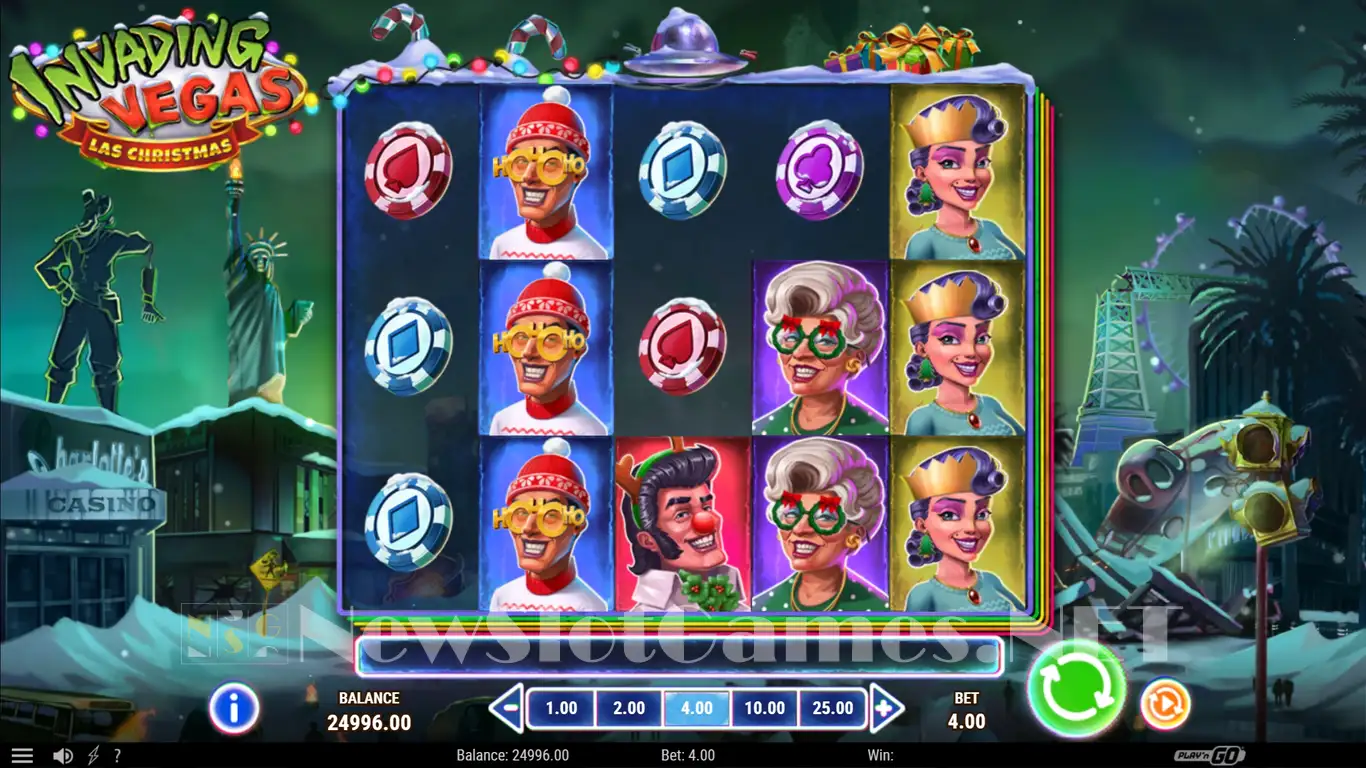The height and width of the screenshot is (768, 1366).
Task: Open the blue info paytable button
Action: (x=234, y=709)
